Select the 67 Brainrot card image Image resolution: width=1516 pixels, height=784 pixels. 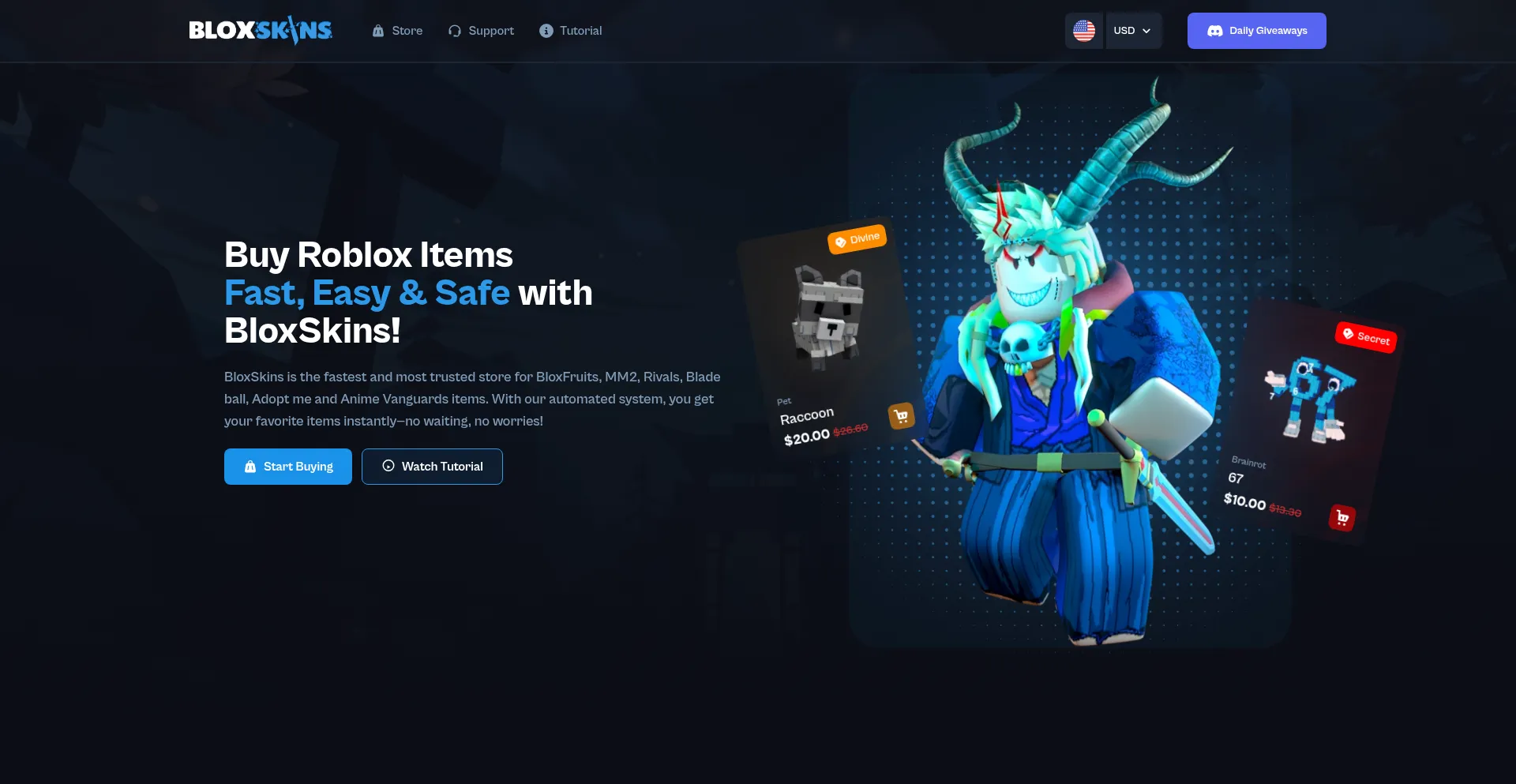1311,399
